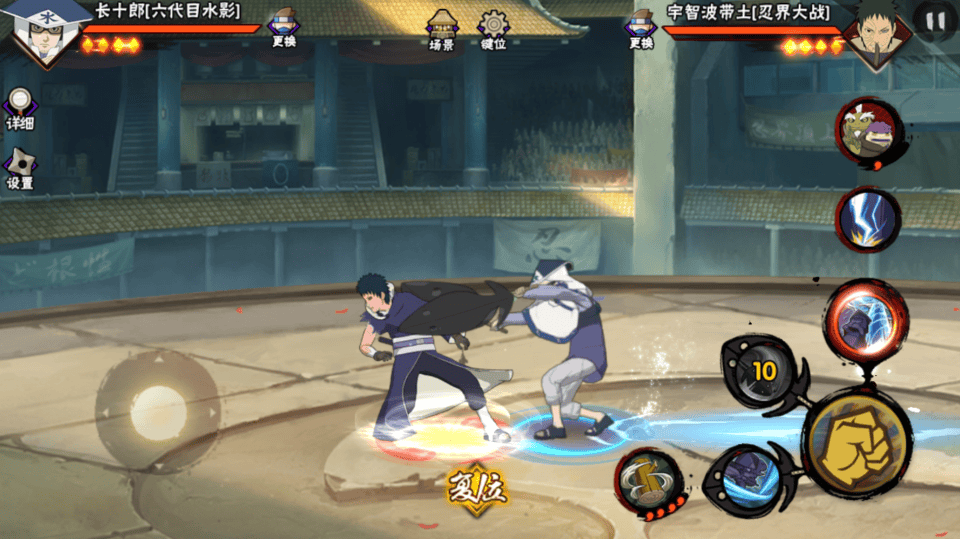Launch a basic attack with the fist button
This screenshot has height=539, width=960.
pyautogui.click(x=856, y=441)
